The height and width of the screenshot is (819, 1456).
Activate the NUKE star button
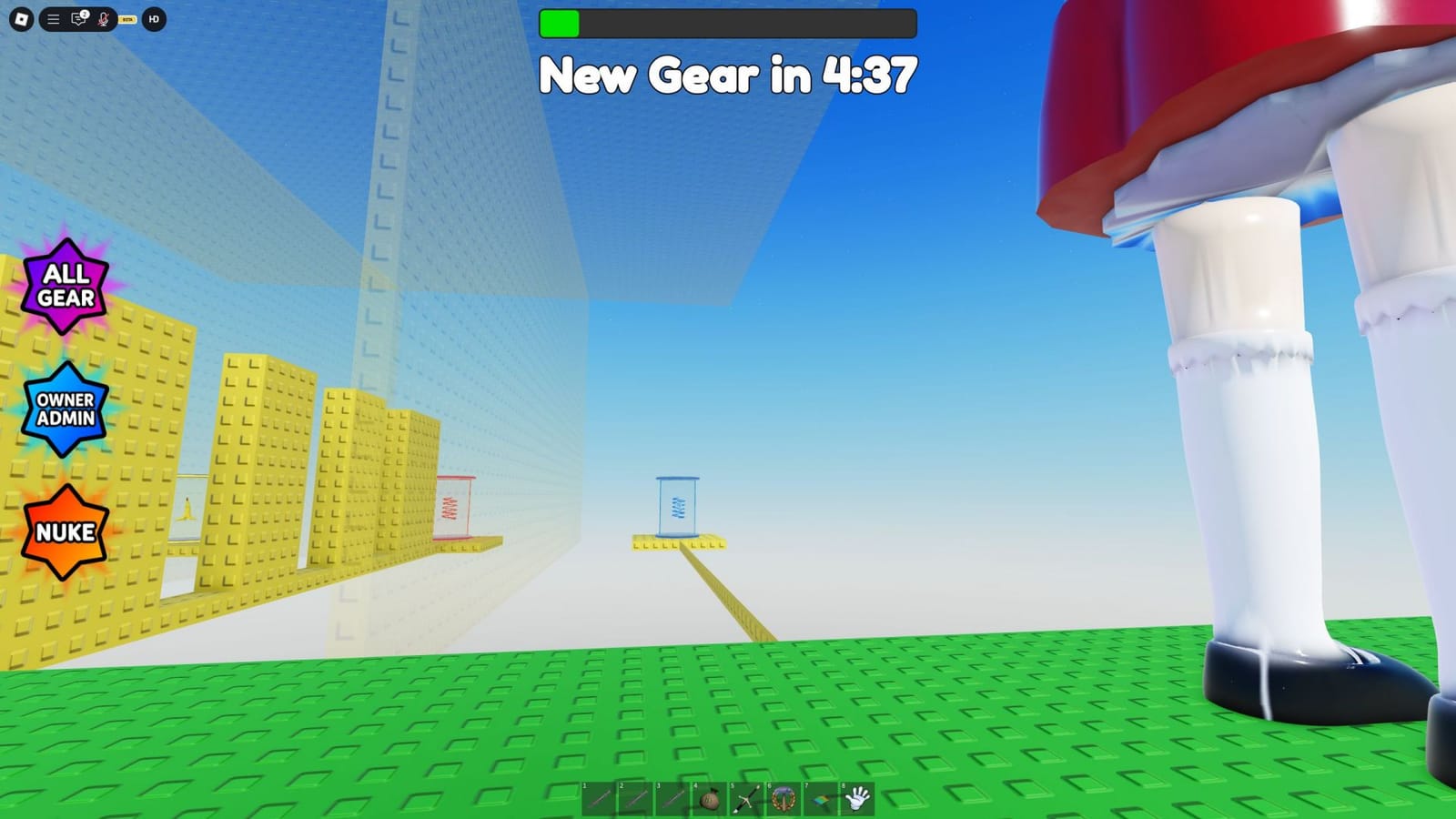click(x=64, y=531)
